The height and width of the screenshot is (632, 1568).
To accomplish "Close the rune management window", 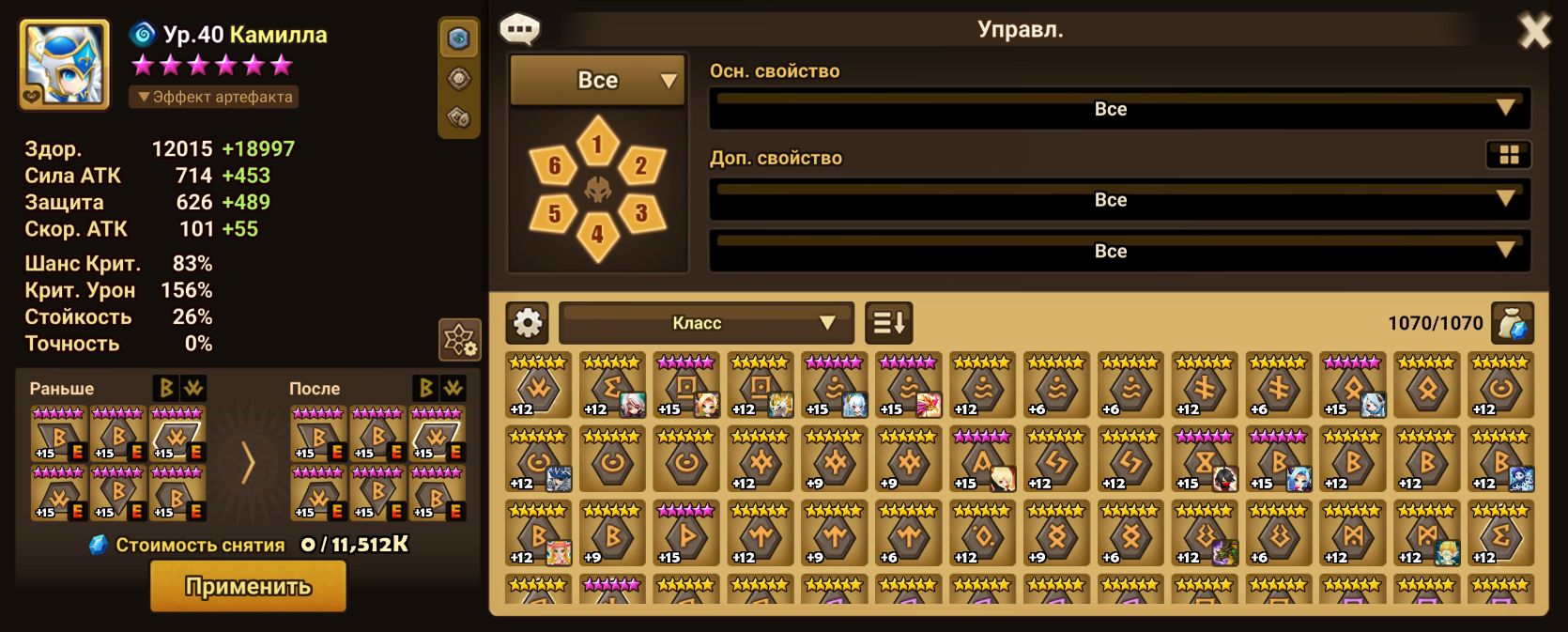I will click(x=1534, y=32).
